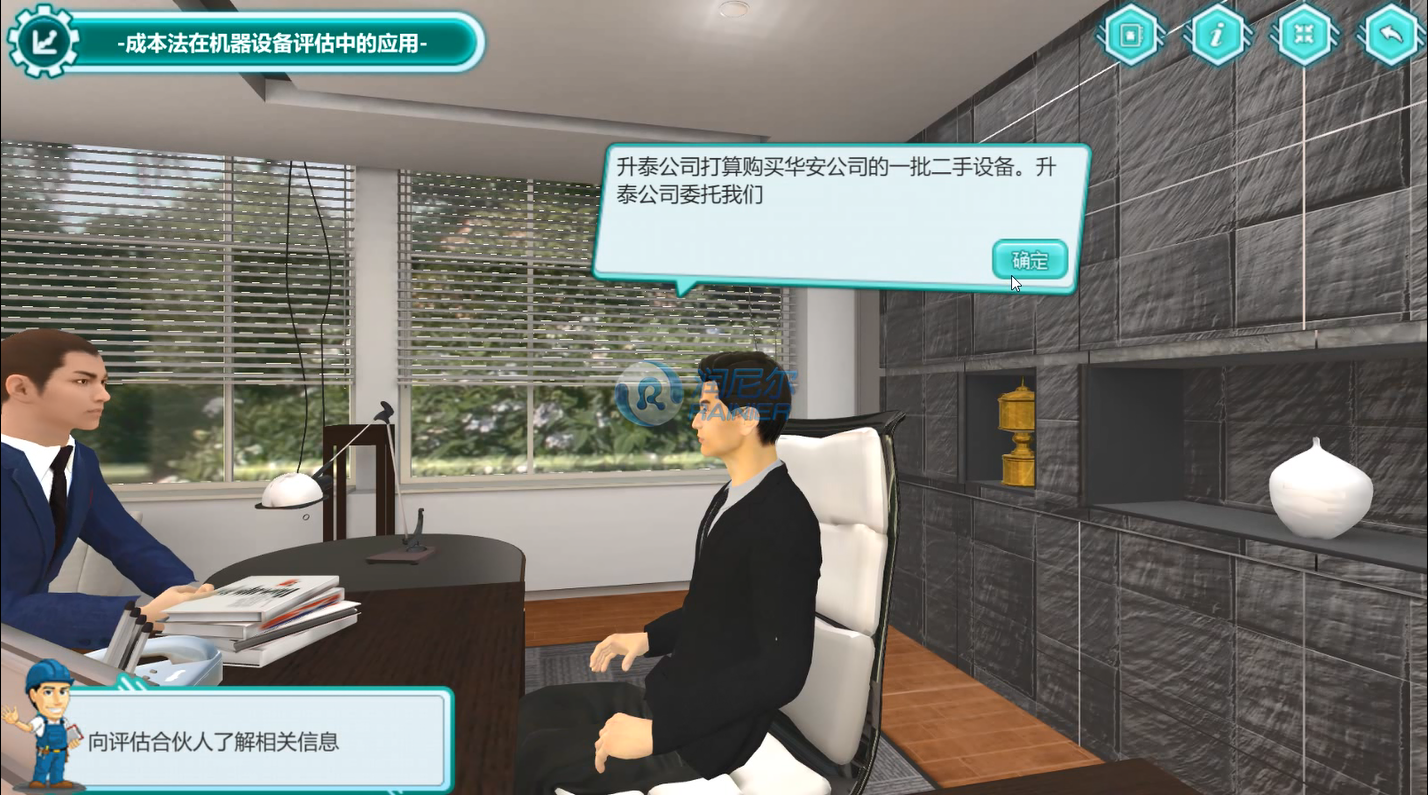Open the notebook hexagon icon

coord(1131,35)
